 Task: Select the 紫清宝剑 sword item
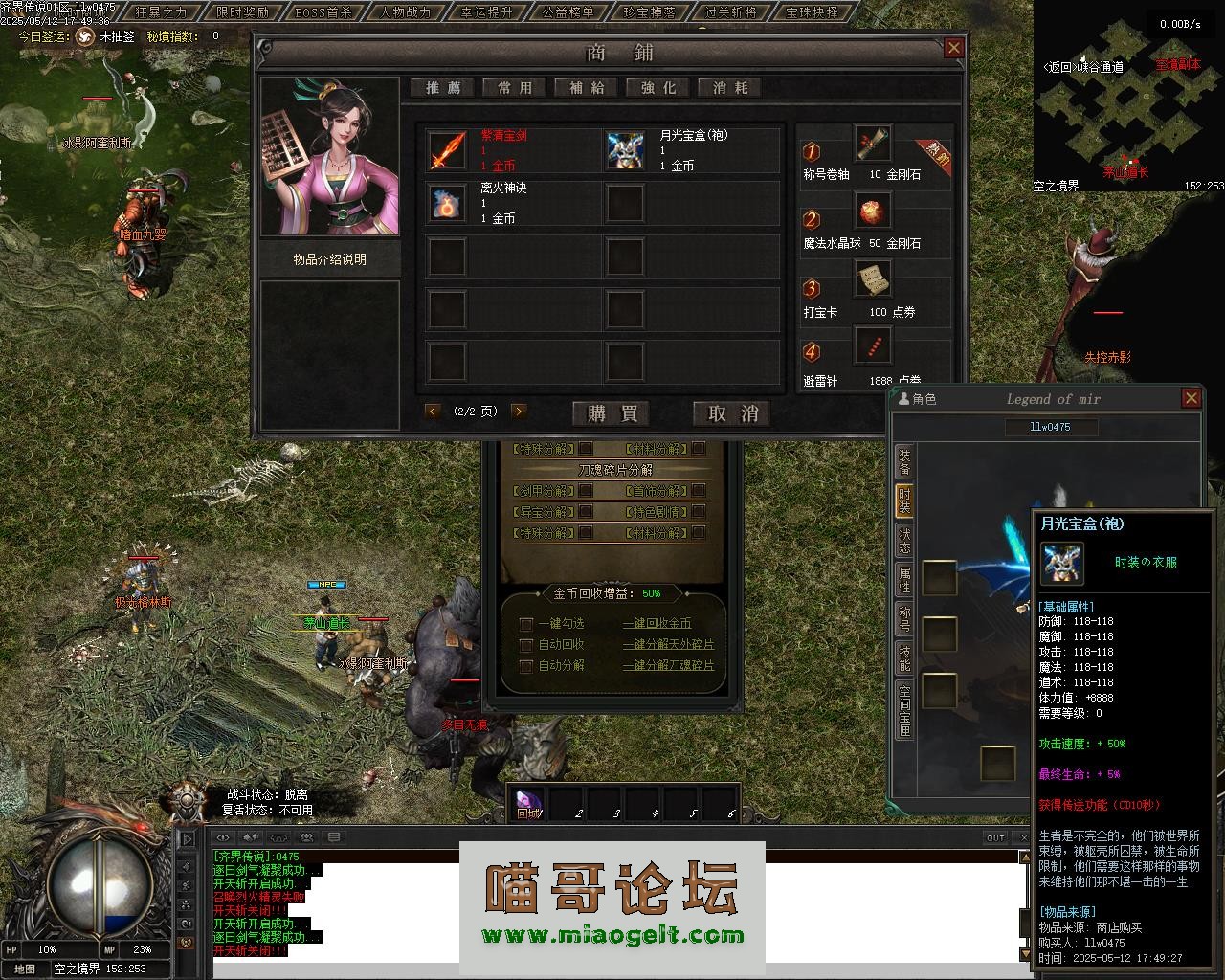pos(448,150)
